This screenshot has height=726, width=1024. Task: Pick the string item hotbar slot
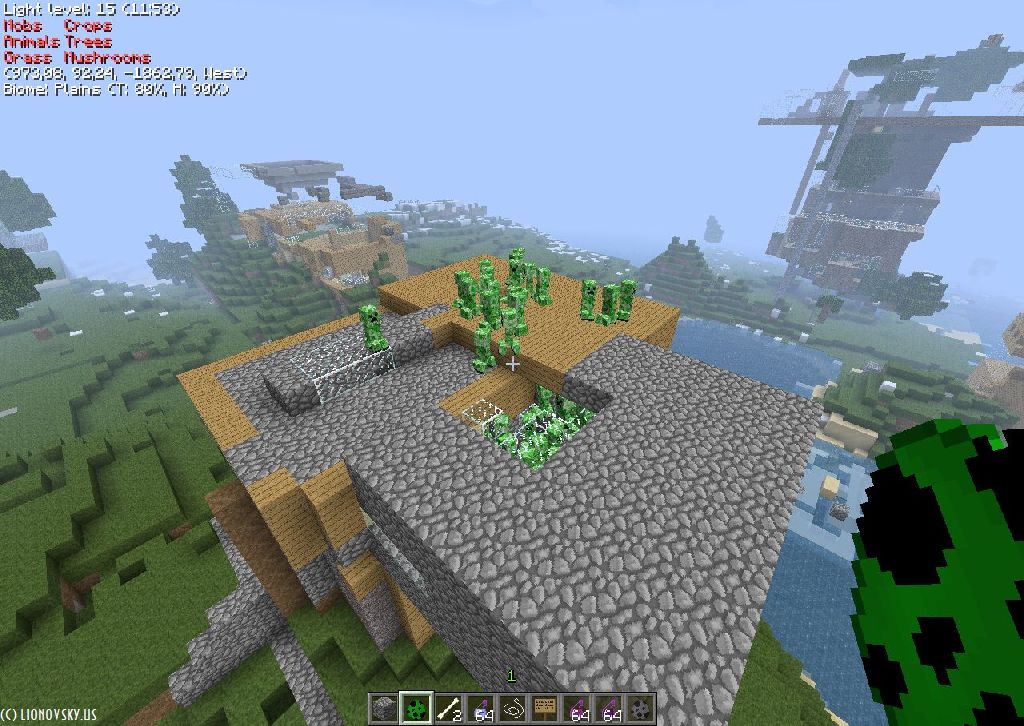[513, 708]
